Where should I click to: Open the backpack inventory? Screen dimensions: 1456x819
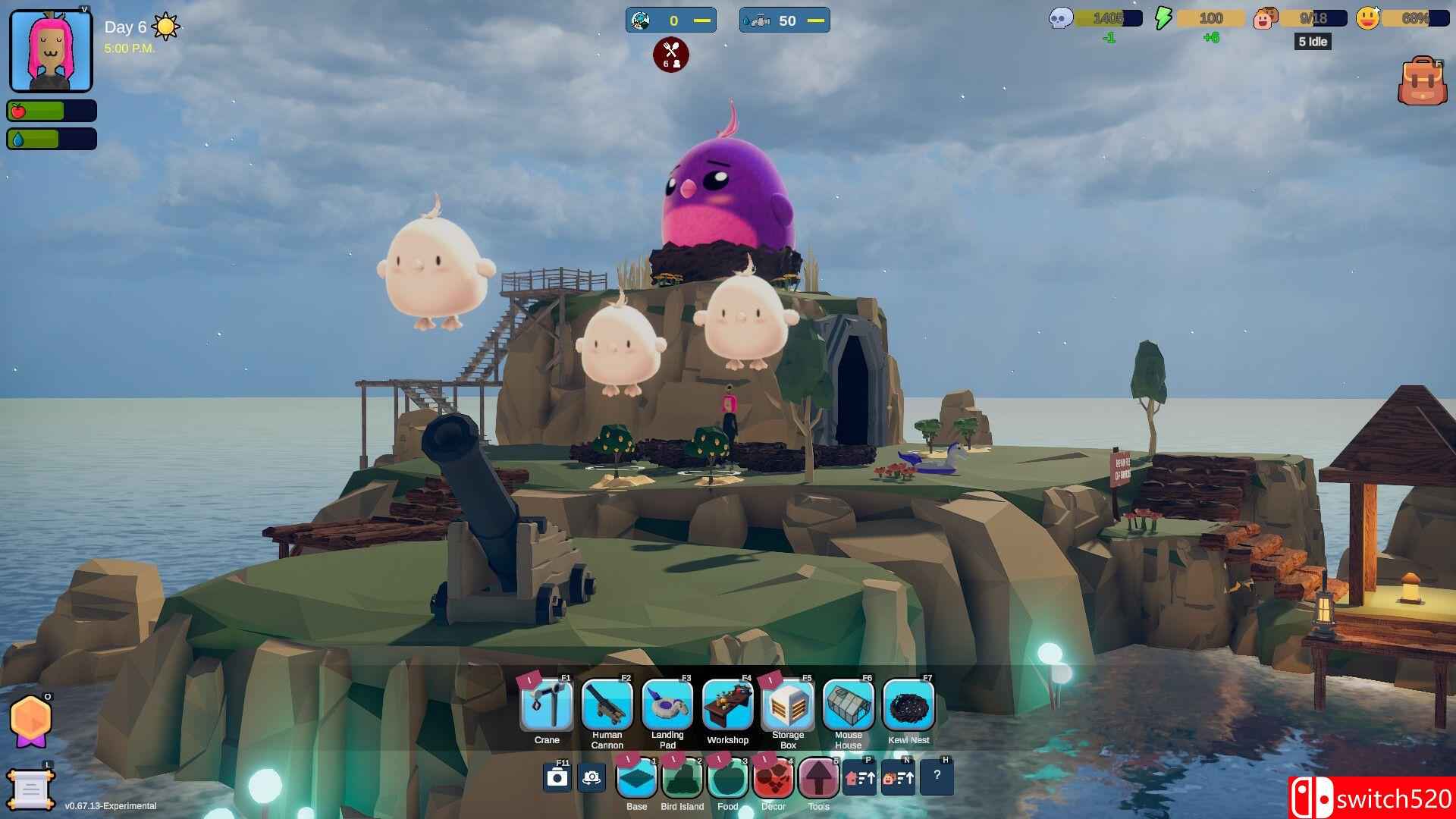1423,81
